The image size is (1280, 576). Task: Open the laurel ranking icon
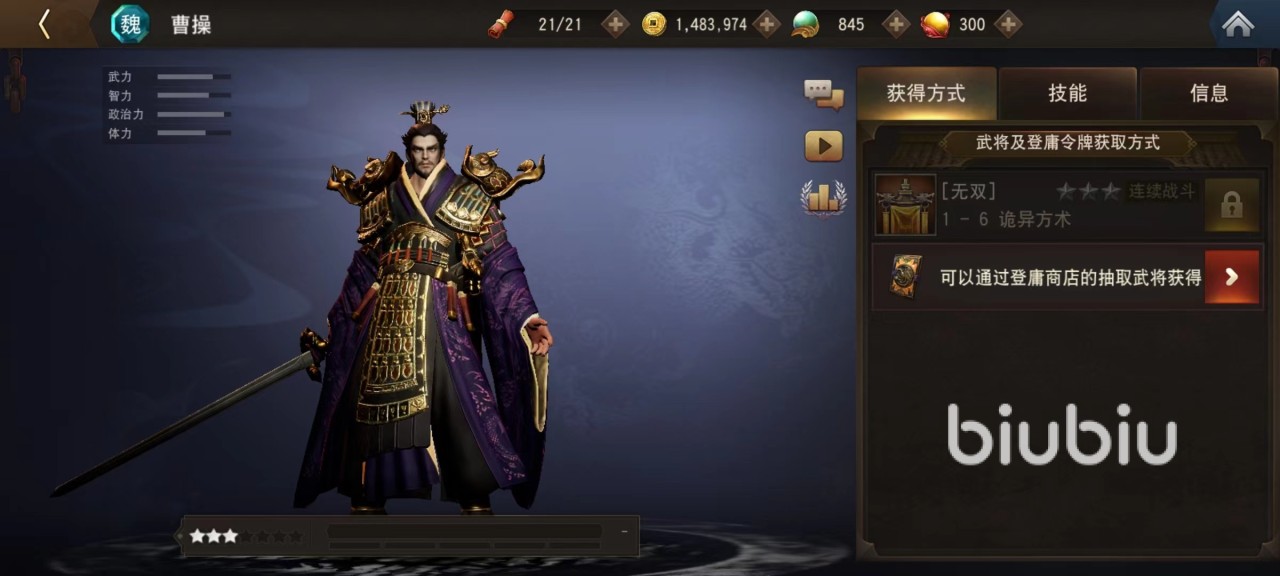point(823,197)
